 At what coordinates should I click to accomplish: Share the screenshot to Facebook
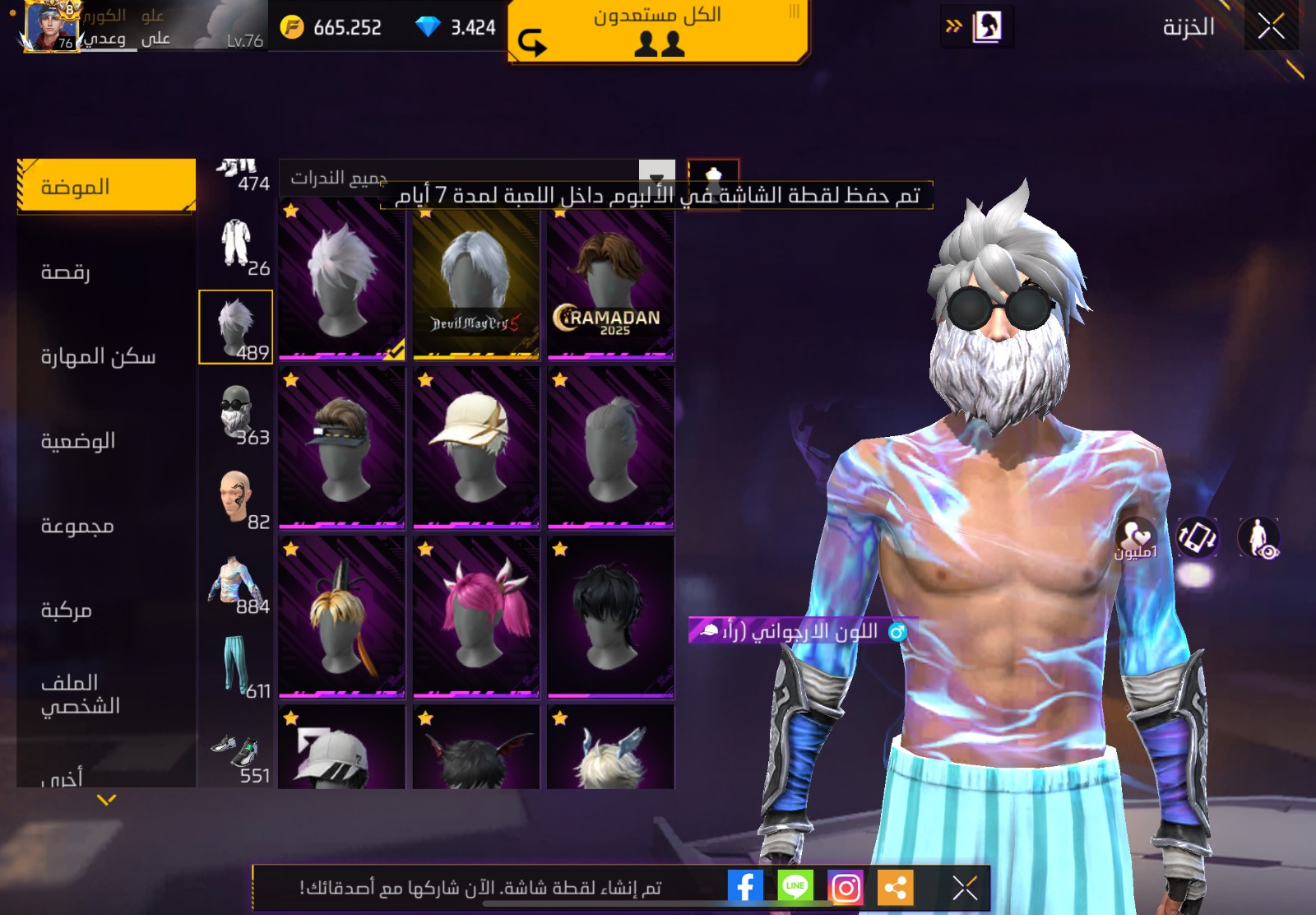click(x=745, y=887)
